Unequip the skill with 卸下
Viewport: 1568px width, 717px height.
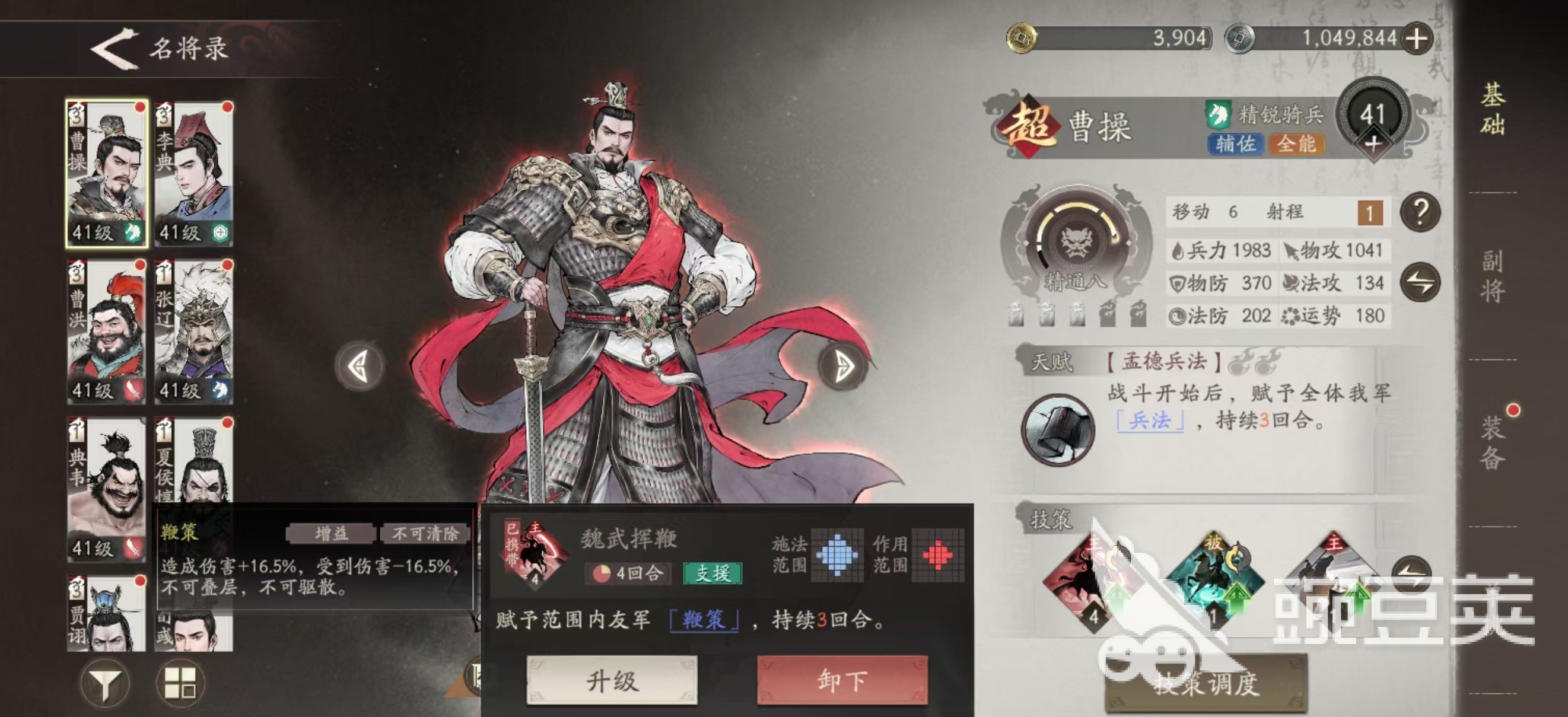842,680
